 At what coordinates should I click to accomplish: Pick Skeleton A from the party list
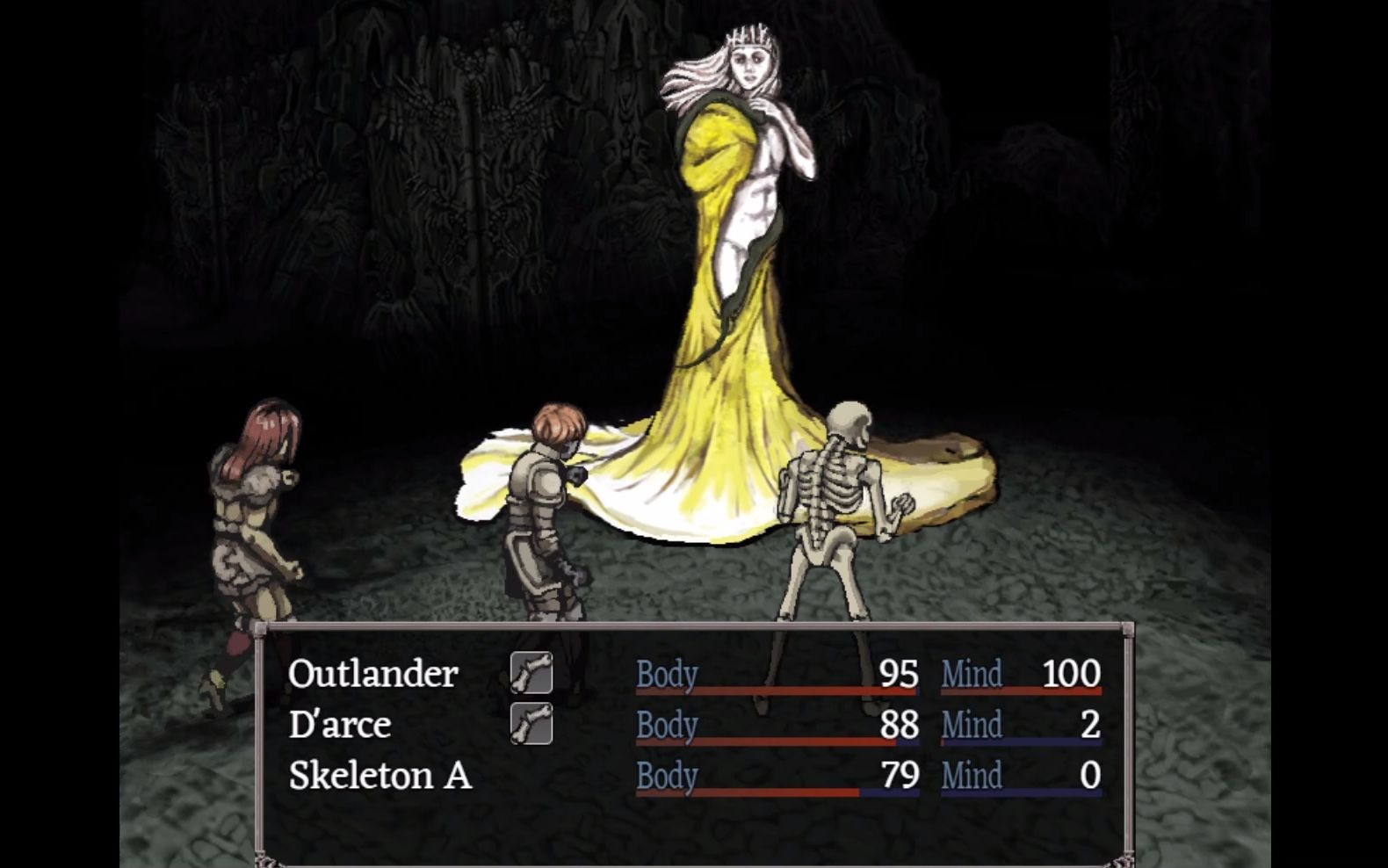click(x=380, y=776)
